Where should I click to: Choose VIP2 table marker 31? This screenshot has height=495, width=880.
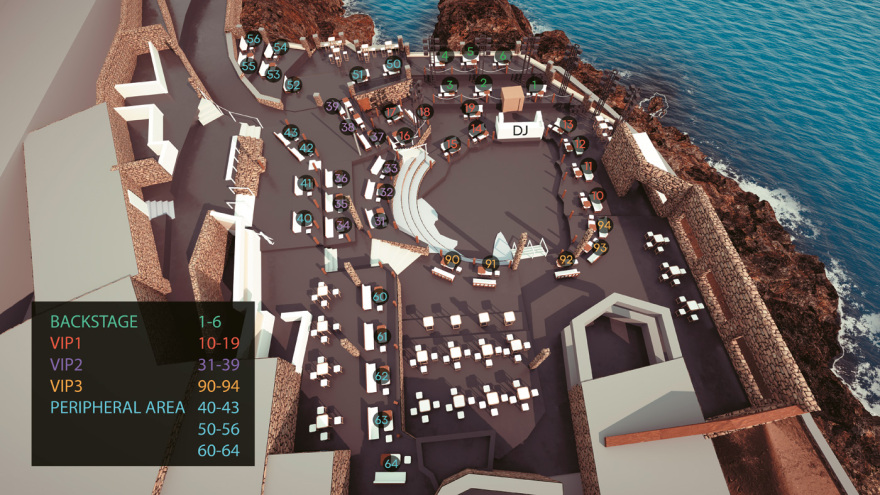pos(379,219)
